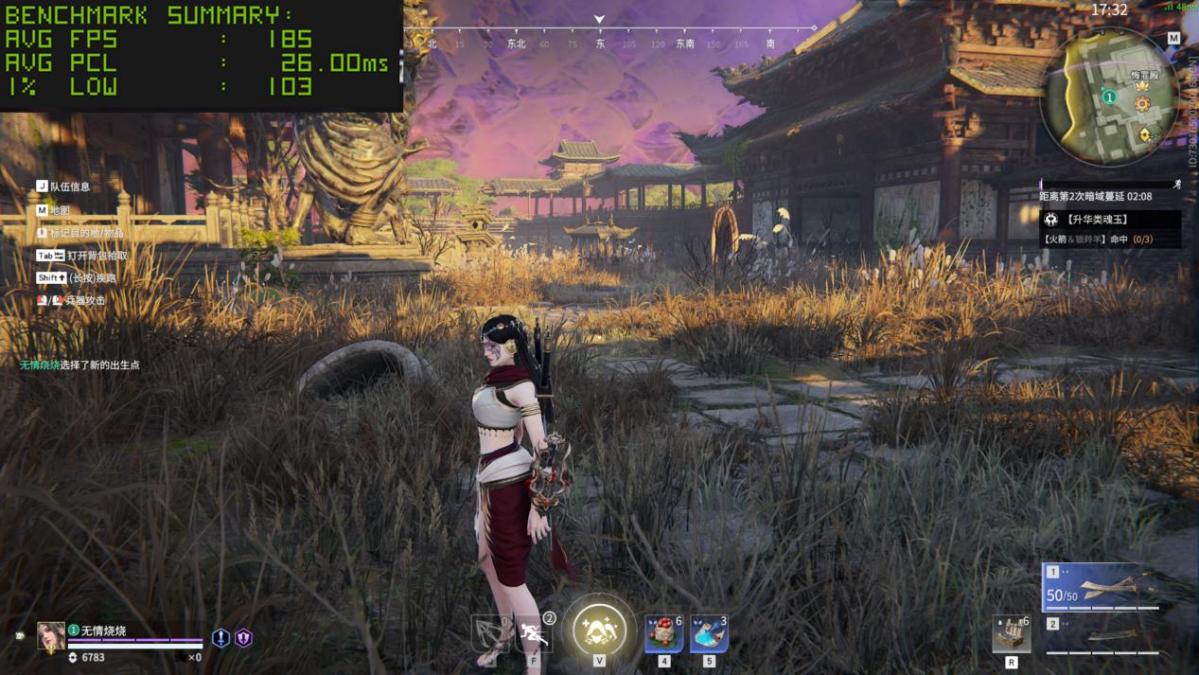
Task: Open the circular minimap
Action: pyautogui.click(x=1109, y=97)
